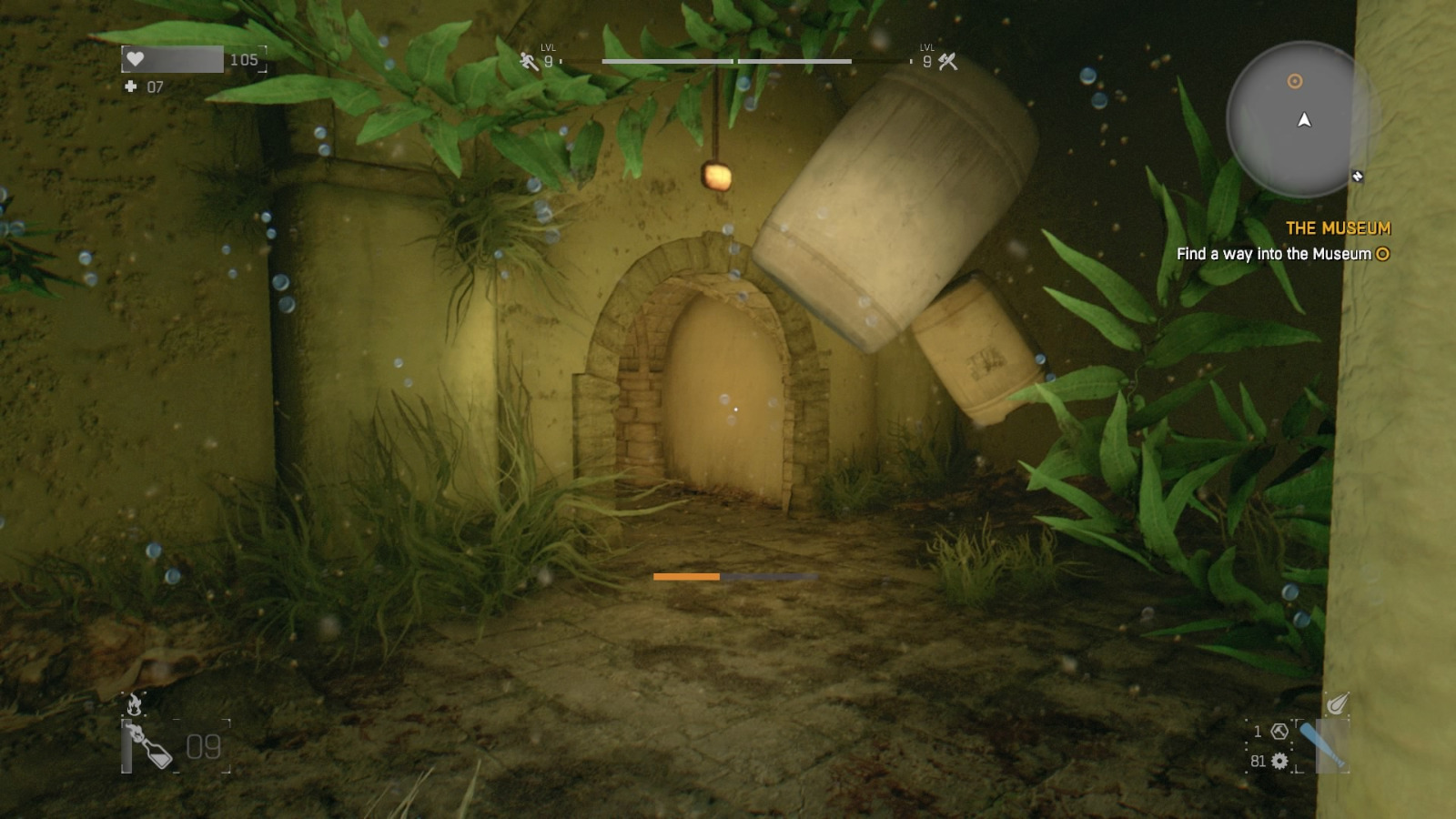Click the health value 105 readout

click(x=244, y=60)
